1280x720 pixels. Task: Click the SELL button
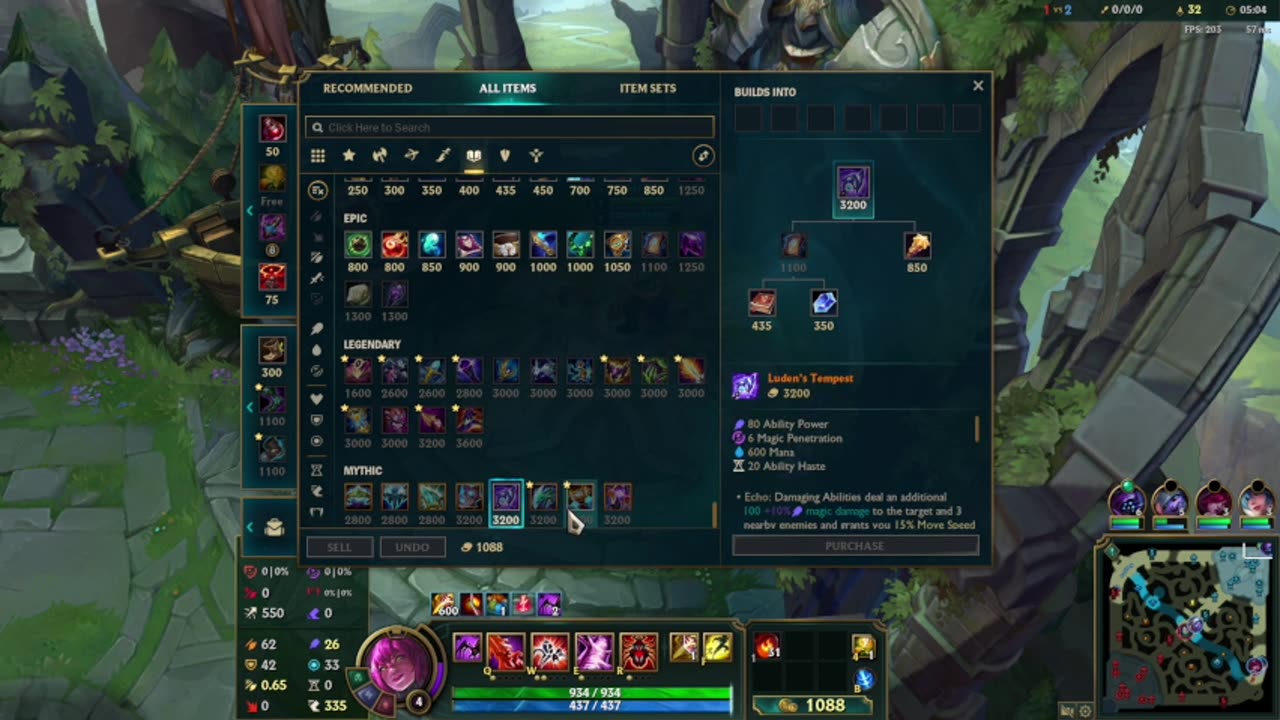click(340, 547)
